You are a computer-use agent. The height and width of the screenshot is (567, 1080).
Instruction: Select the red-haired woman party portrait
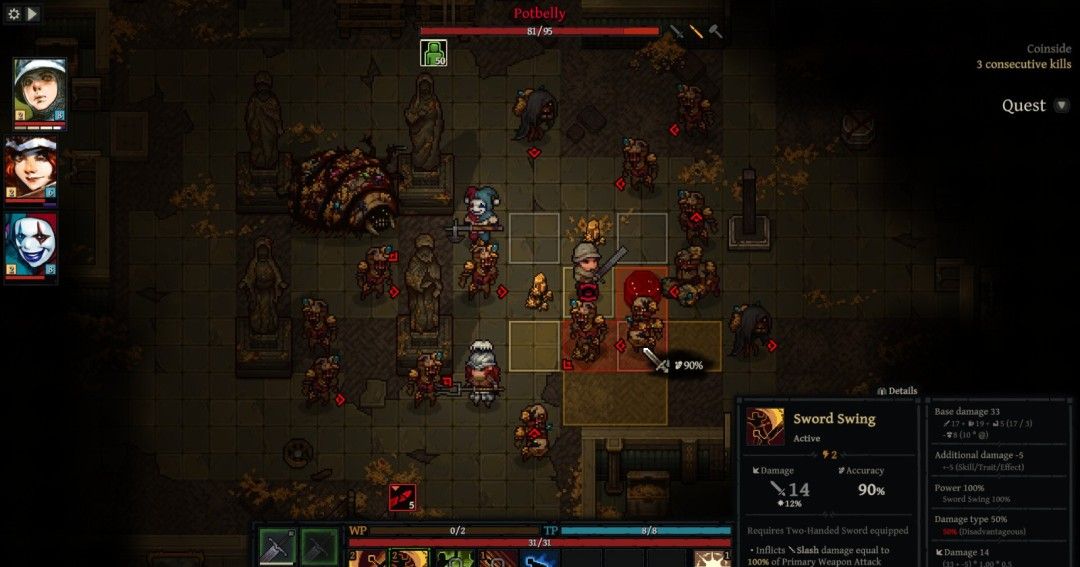coord(31,169)
